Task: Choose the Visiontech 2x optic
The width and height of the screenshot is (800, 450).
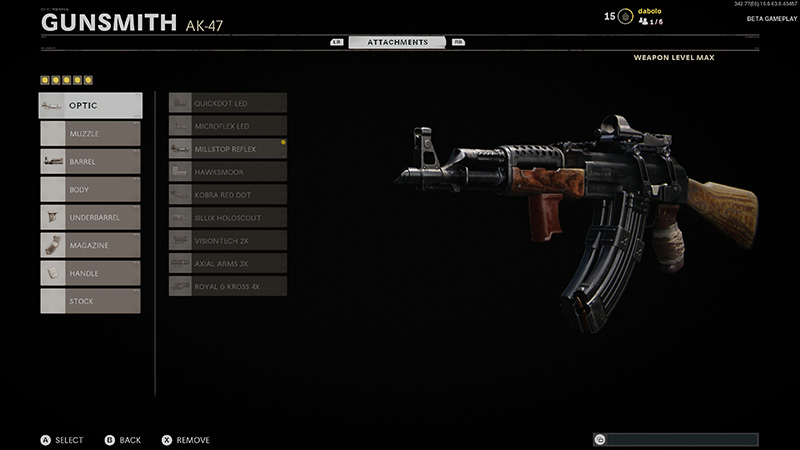Action: click(228, 241)
